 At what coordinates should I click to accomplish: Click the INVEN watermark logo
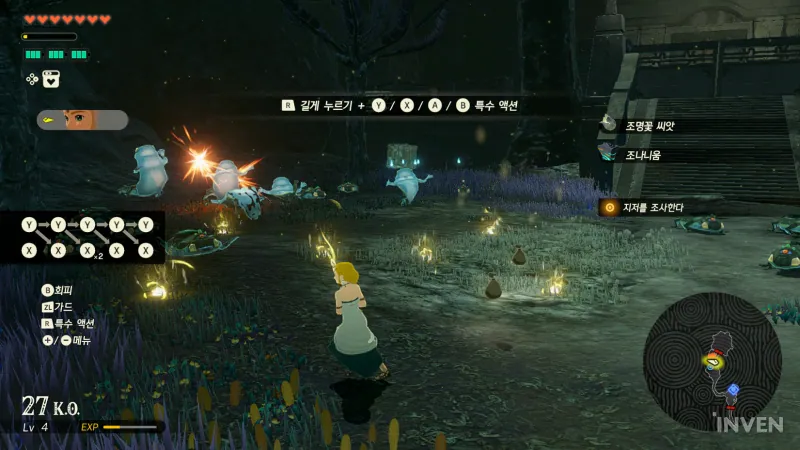749,424
